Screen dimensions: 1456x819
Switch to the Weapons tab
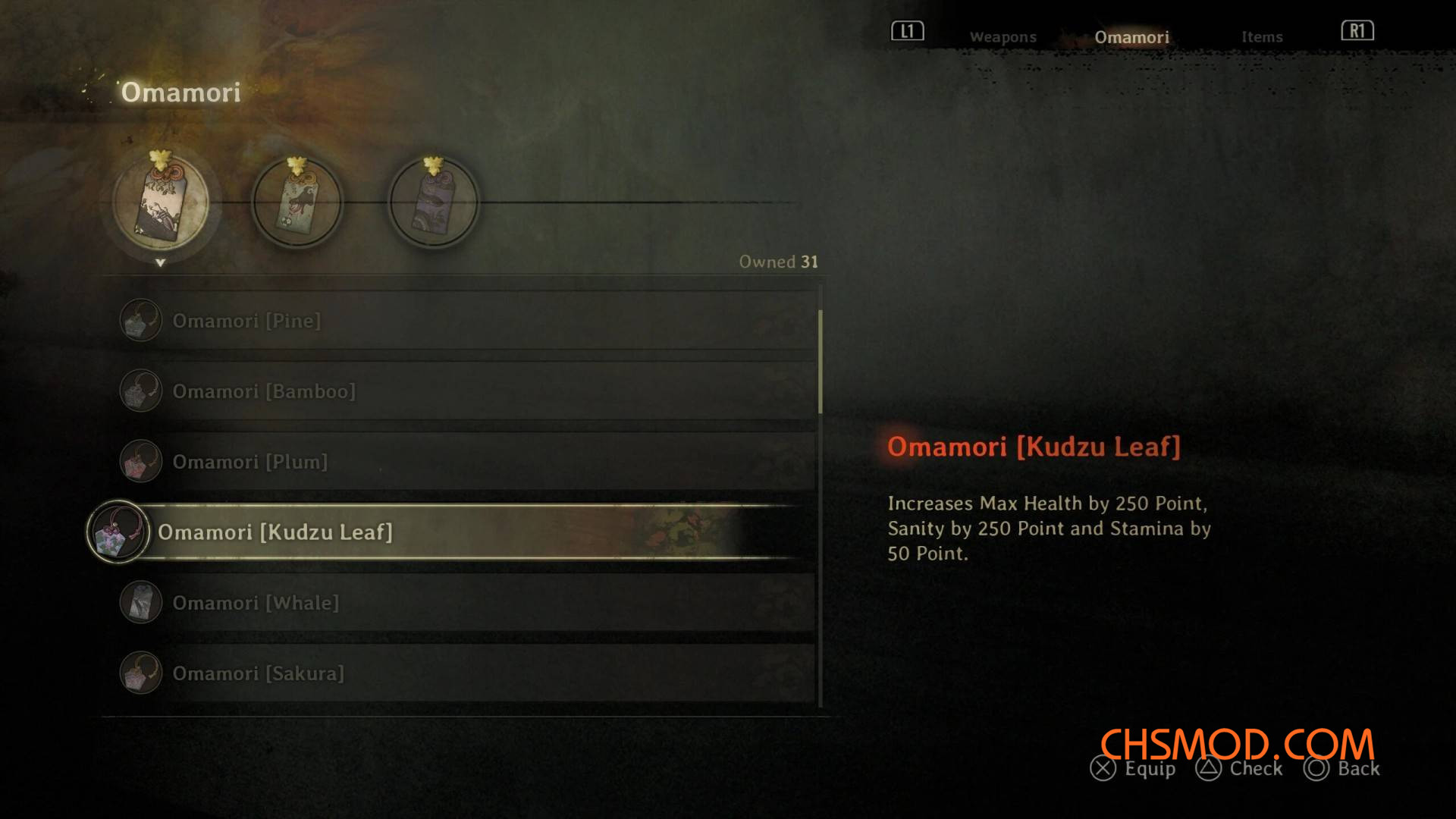pyautogui.click(x=1003, y=37)
